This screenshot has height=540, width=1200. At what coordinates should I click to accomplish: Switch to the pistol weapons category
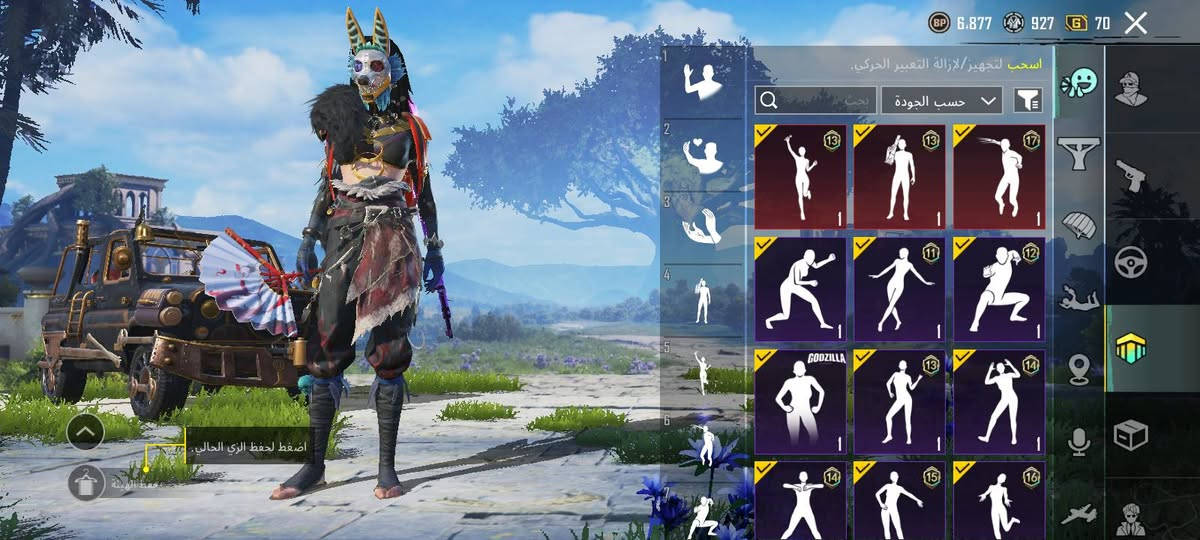coord(1131,175)
